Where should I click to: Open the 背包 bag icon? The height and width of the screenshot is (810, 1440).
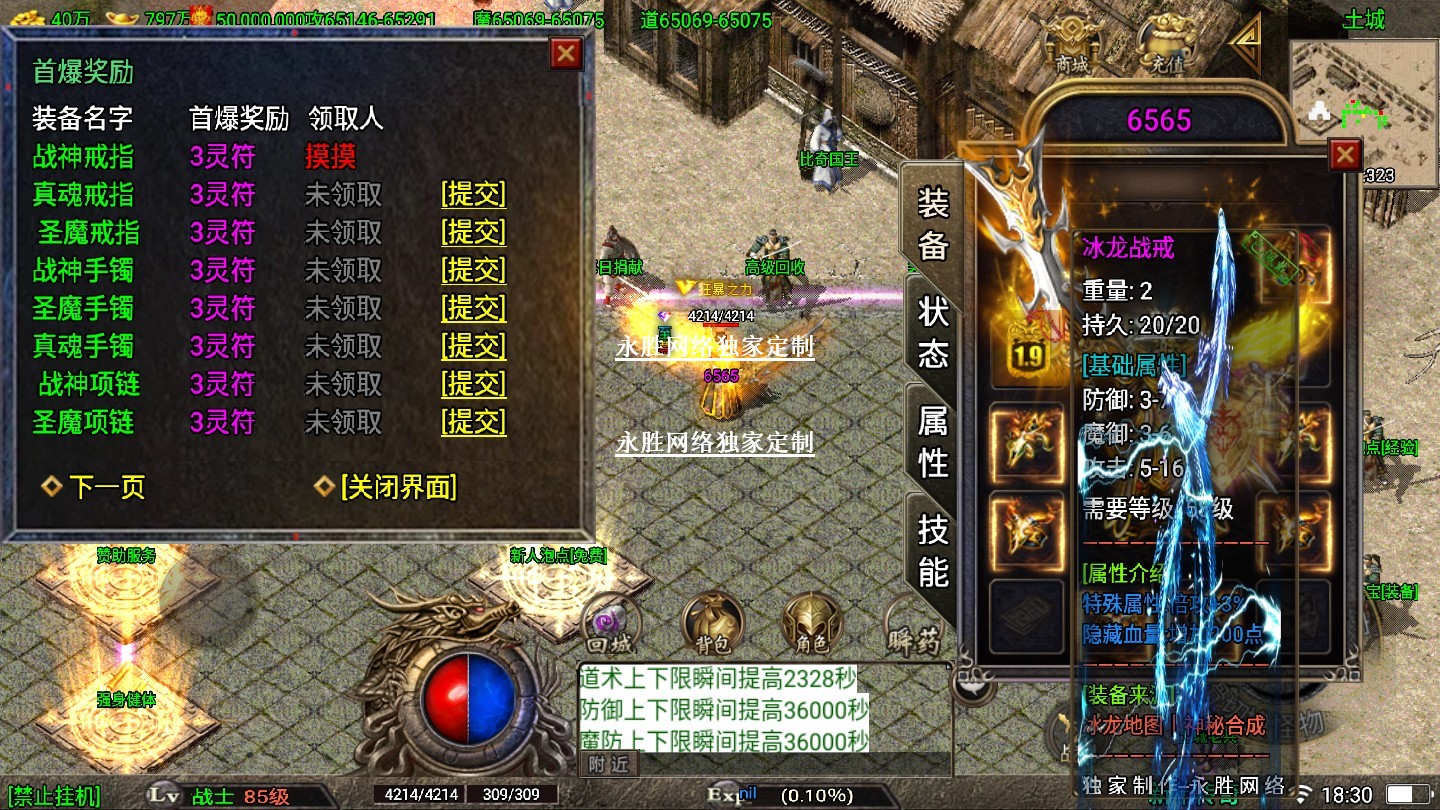coord(713,624)
